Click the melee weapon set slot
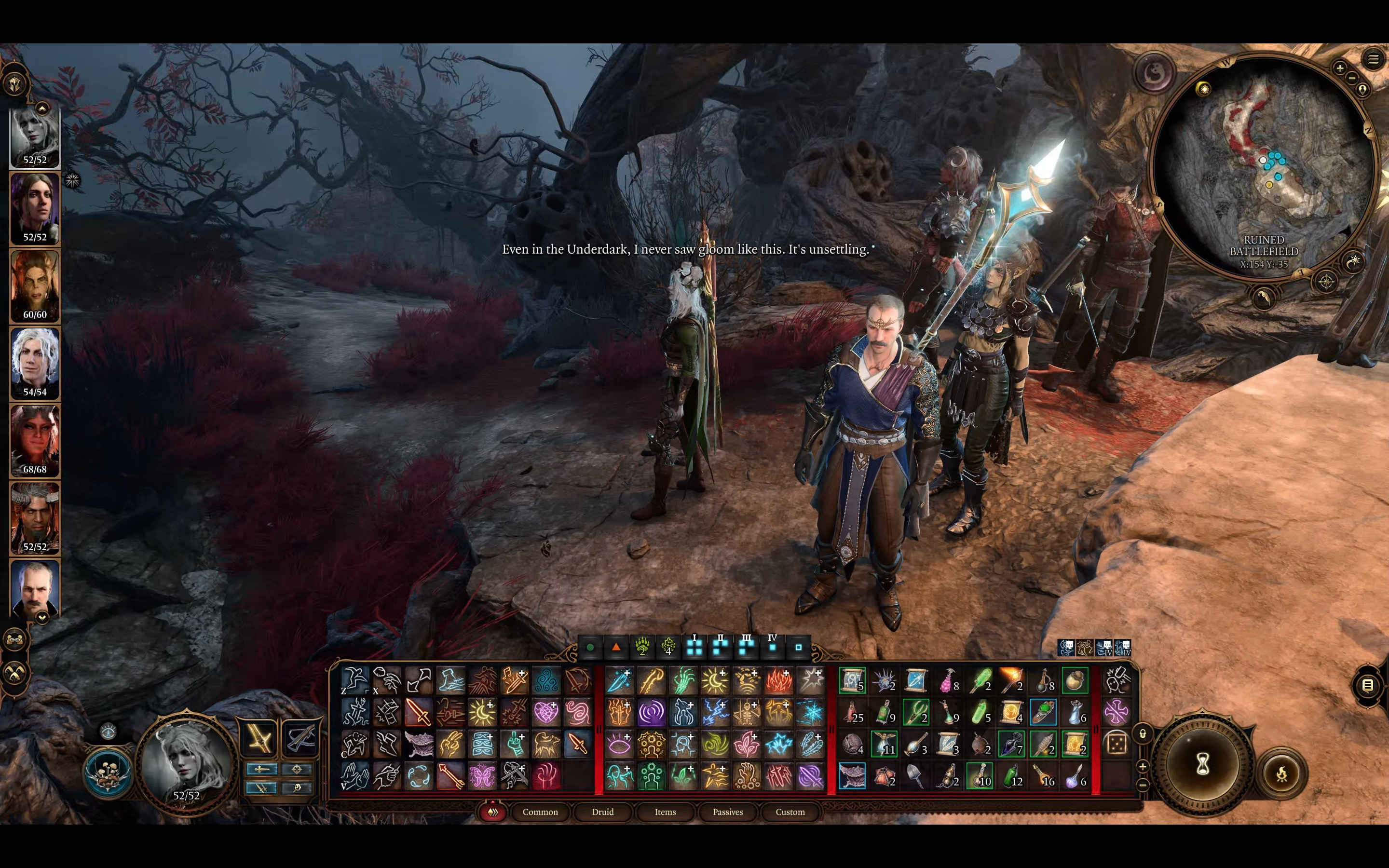The width and height of the screenshot is (1389, 868). click(259, 738)
